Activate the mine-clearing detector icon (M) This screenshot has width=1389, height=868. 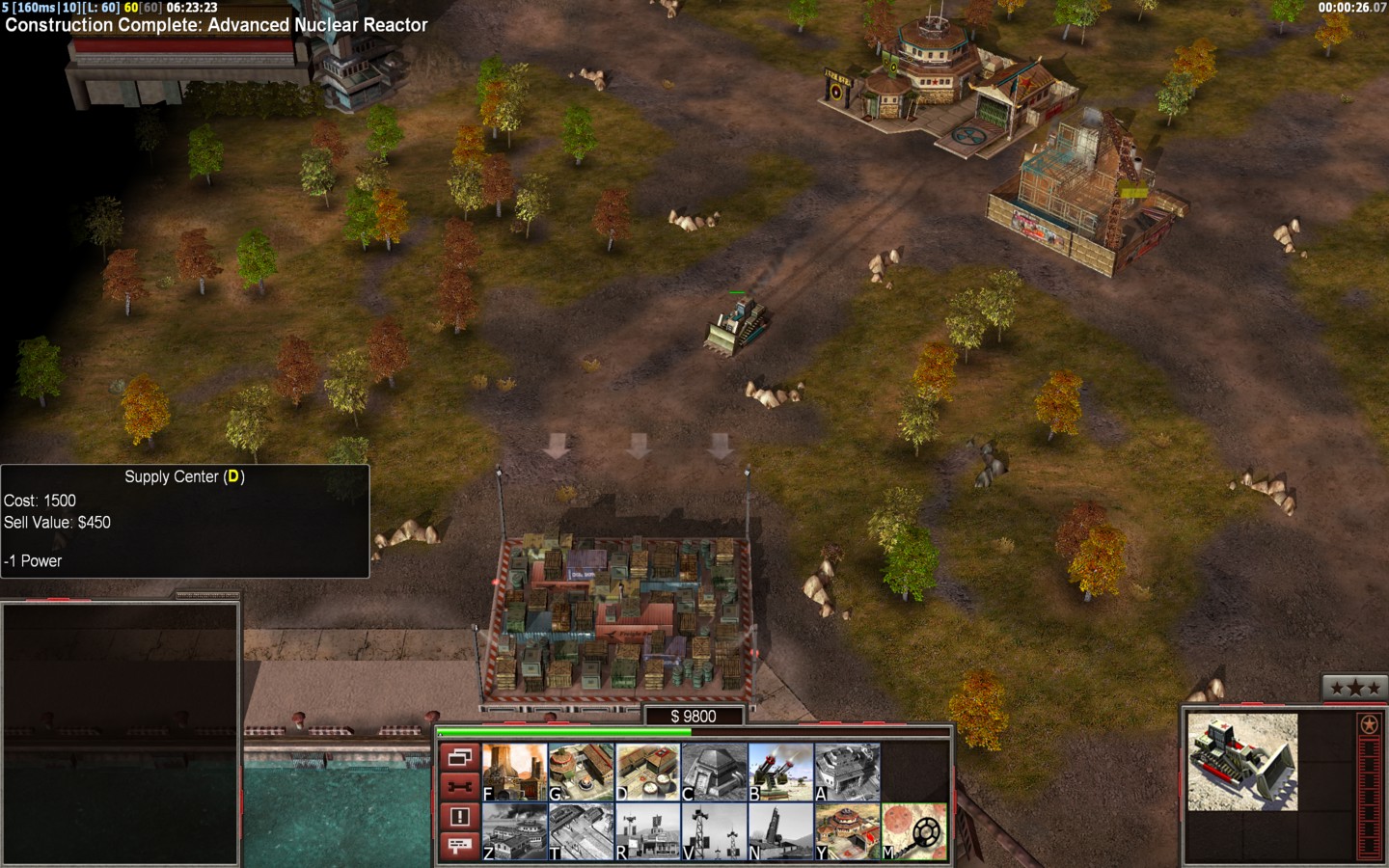(x=914, y=831)
